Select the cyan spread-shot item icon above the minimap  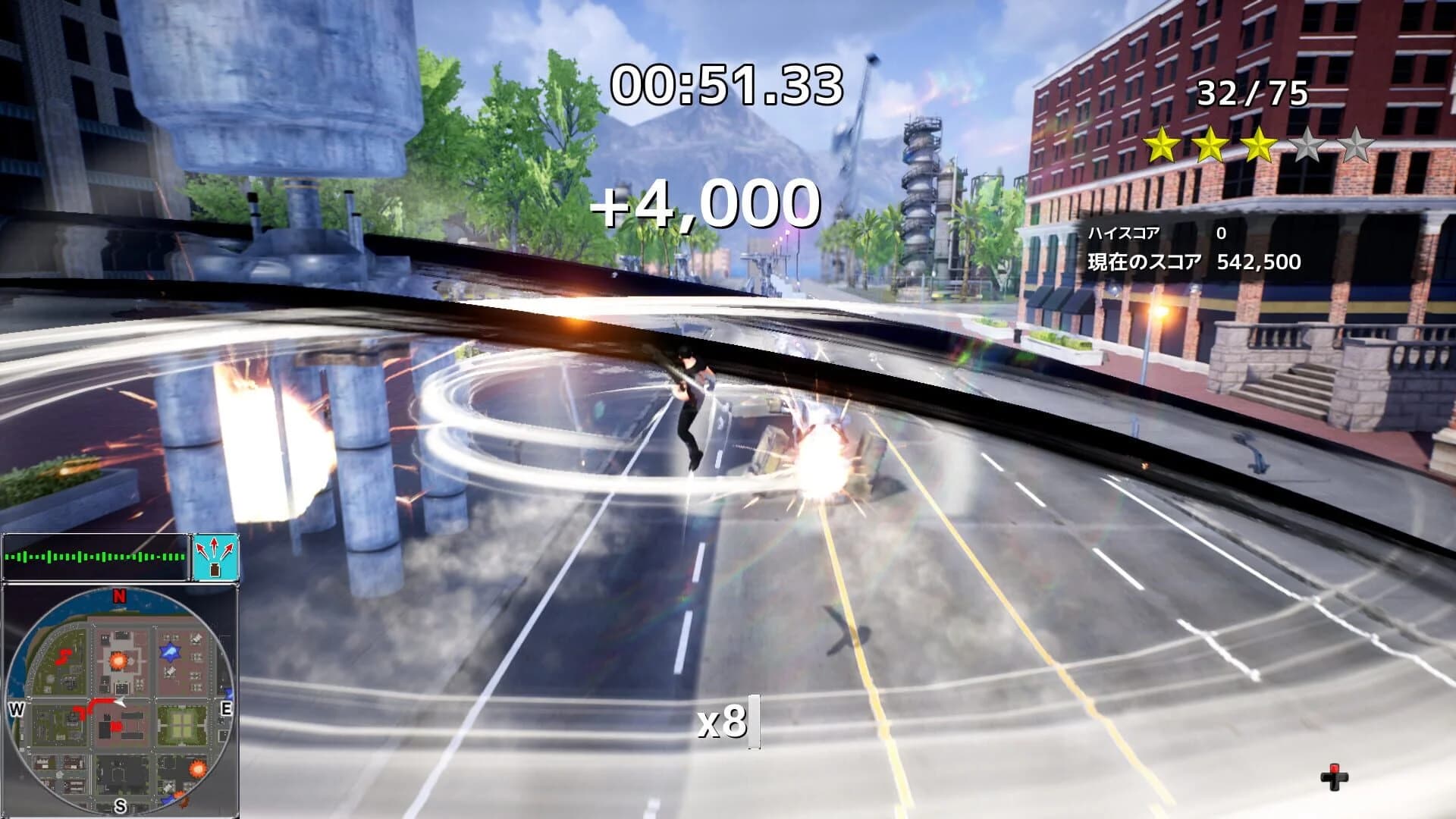215,557
